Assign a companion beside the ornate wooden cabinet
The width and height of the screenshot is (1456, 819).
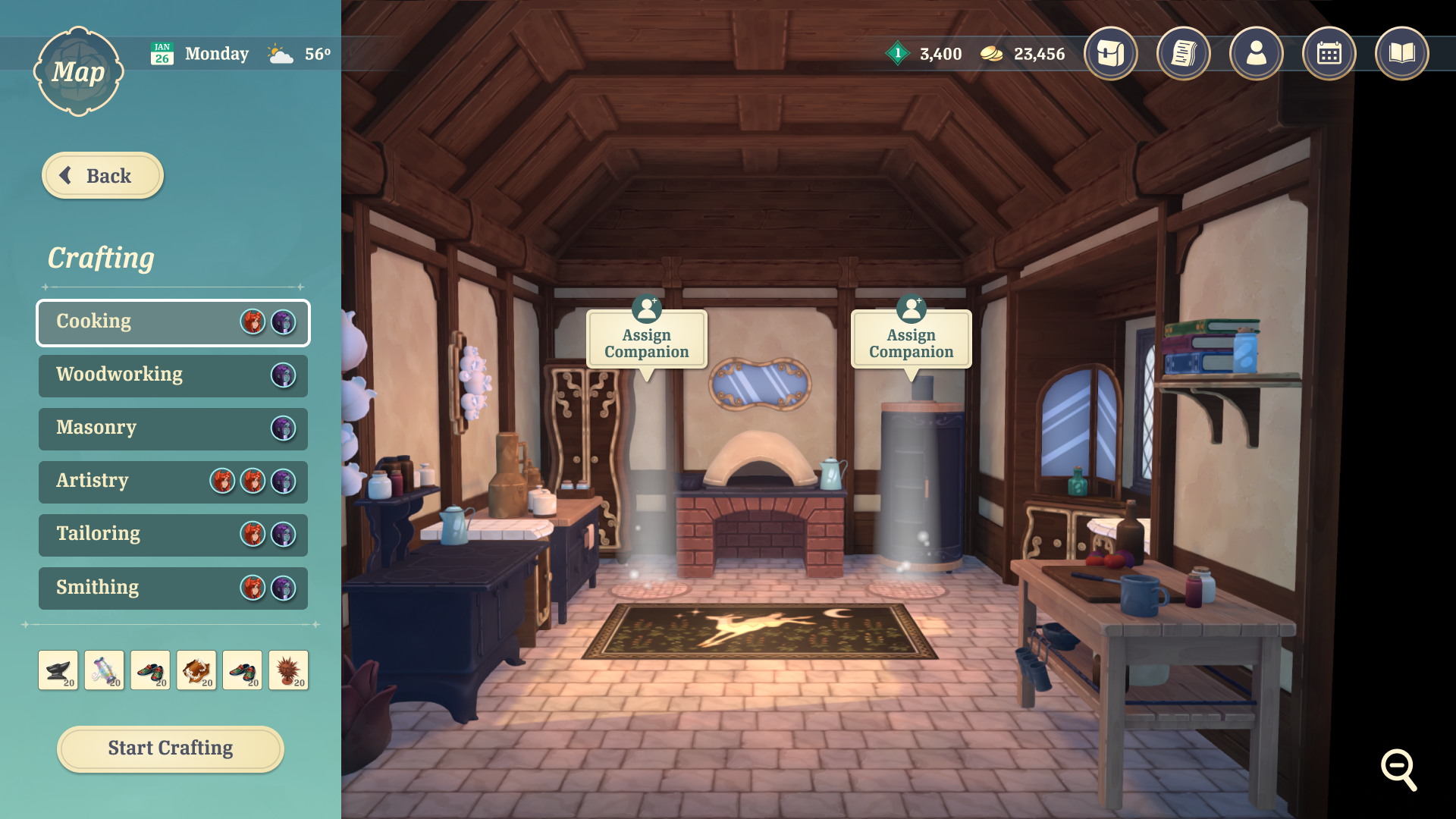(646, 340)
